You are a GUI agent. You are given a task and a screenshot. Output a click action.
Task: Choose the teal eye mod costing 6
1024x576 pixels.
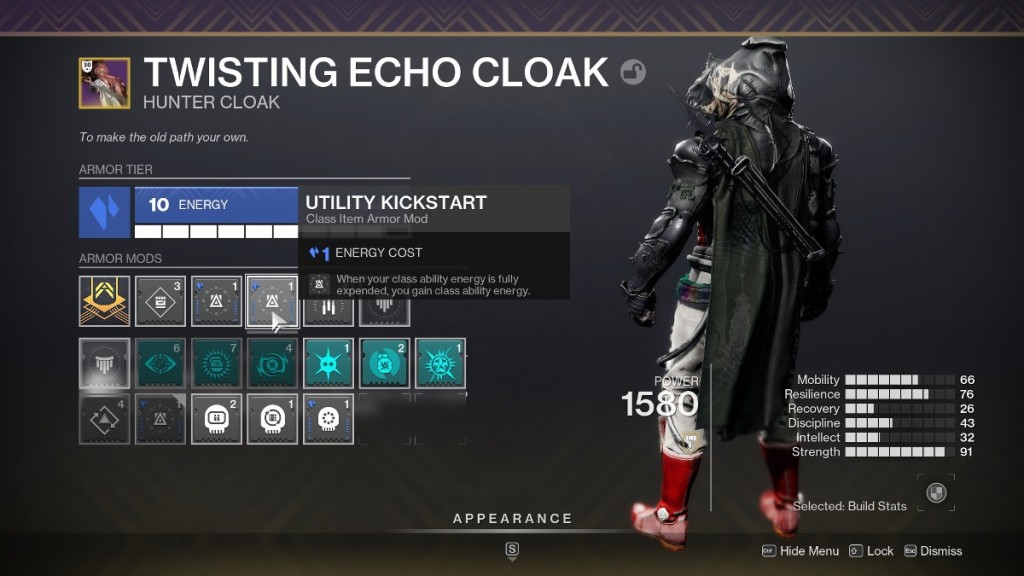[160, 363]
